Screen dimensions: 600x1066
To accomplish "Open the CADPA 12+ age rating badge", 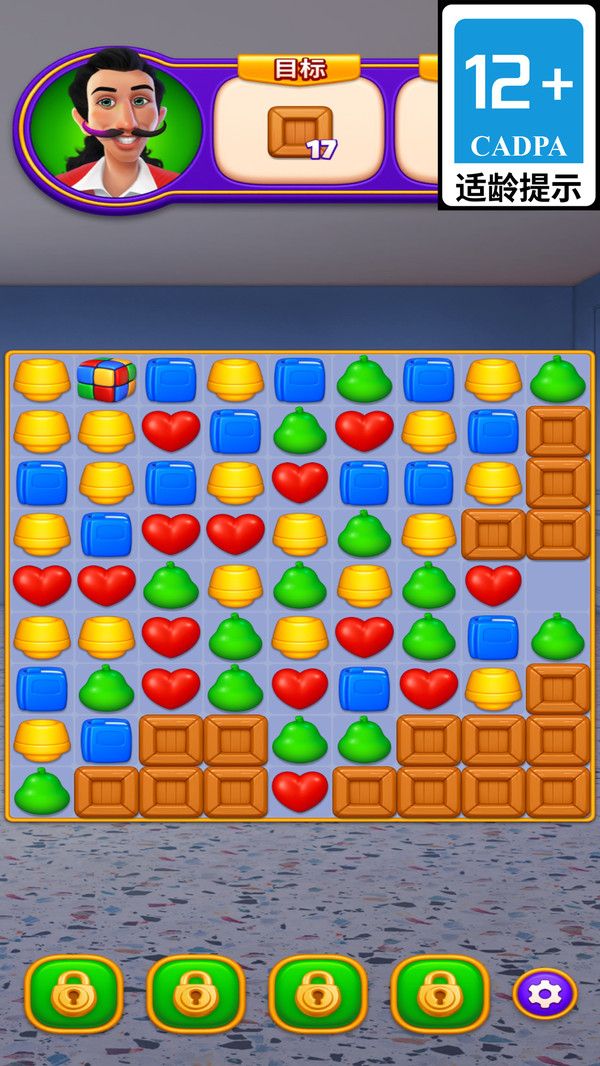I will [519, 105].
